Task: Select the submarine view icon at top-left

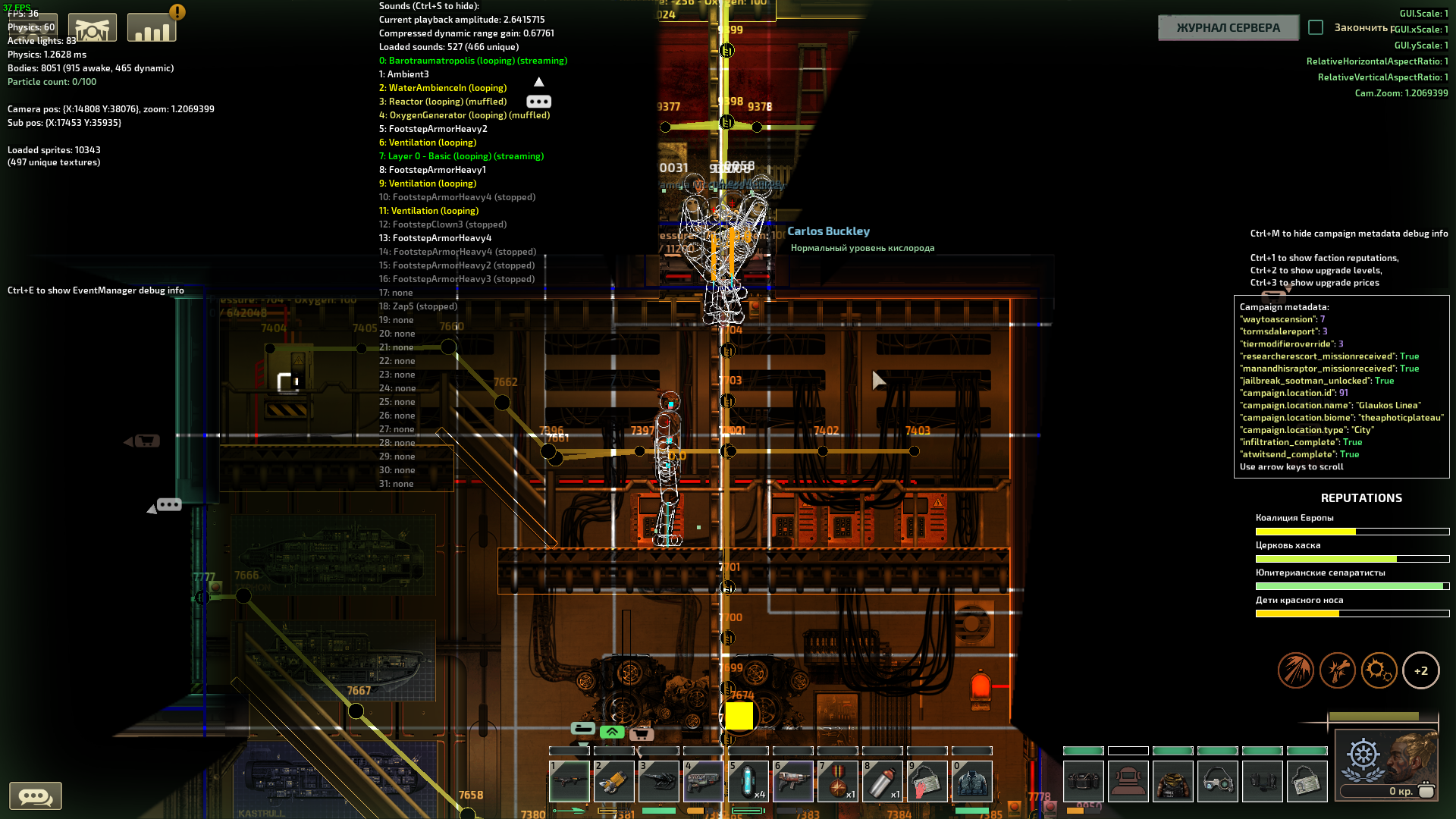Action: 92,27
